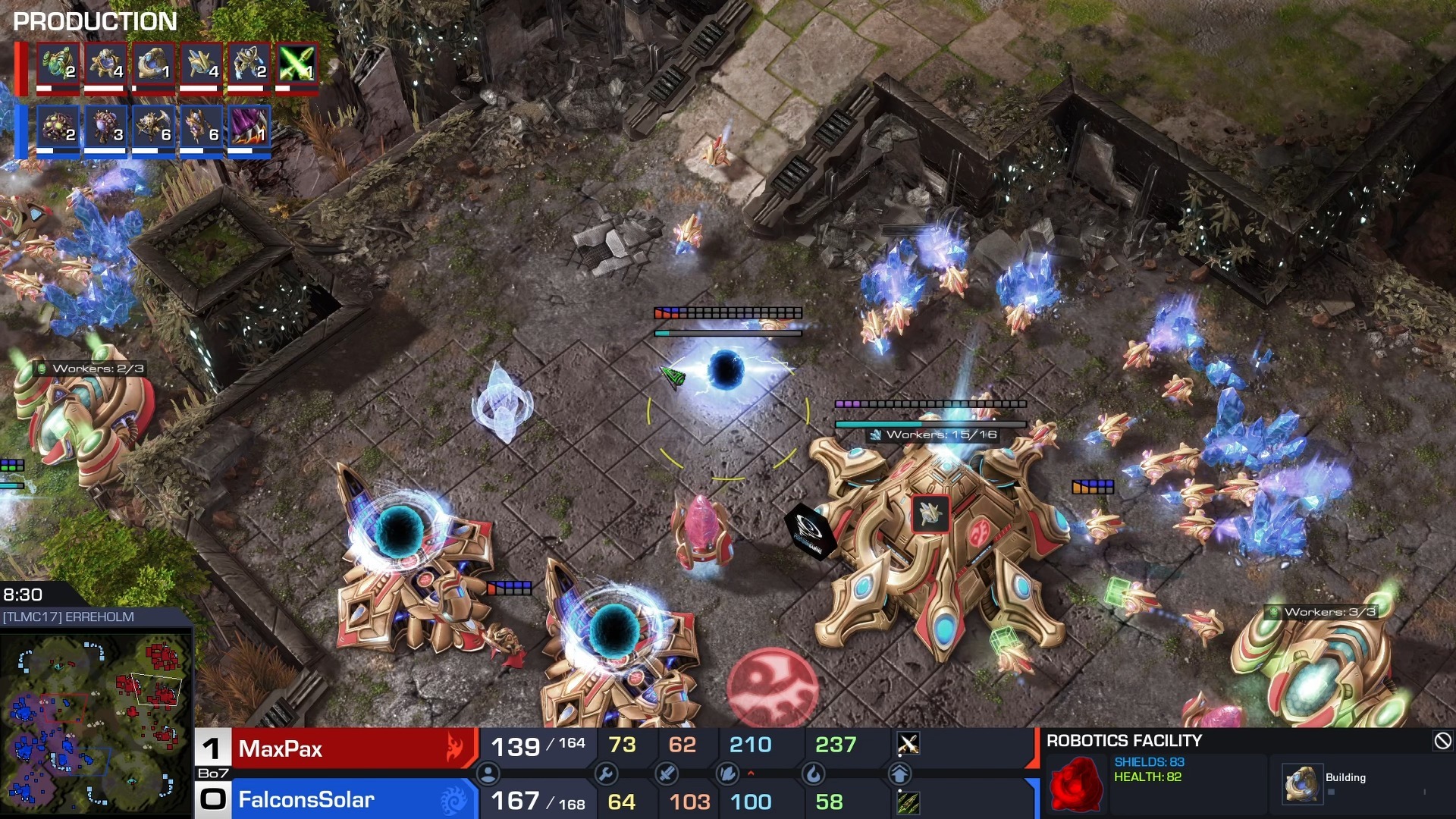
Task: Switch to the wrench icon stat tab
Action: 605,774
